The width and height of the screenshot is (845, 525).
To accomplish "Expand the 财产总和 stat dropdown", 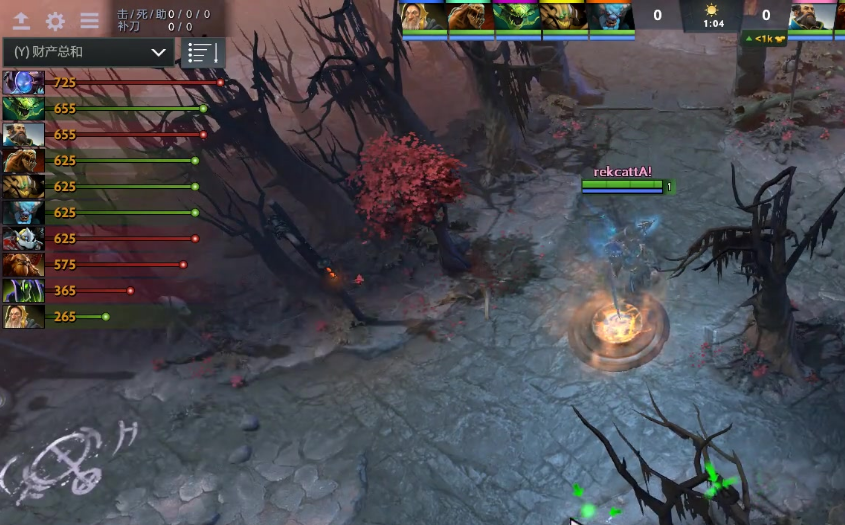I will pyautogui.click(x=88, y=52).
